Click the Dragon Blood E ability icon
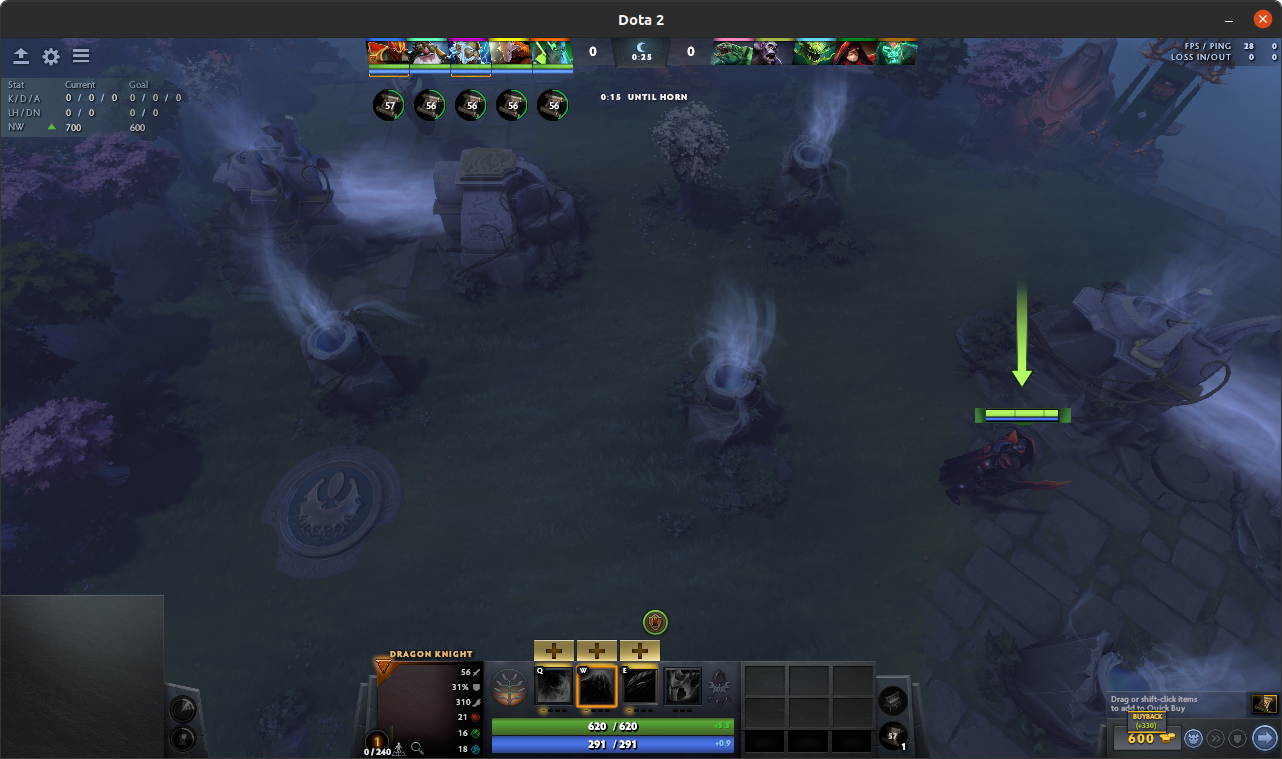1282x759 pixels. point(640,688)
